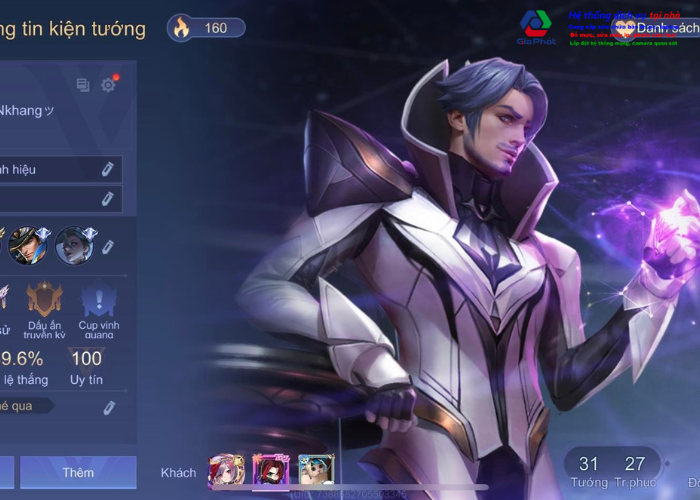Open the profile settings gear icon
The height and width of the screenshot is (500, 700).
(x=108, y=85)
